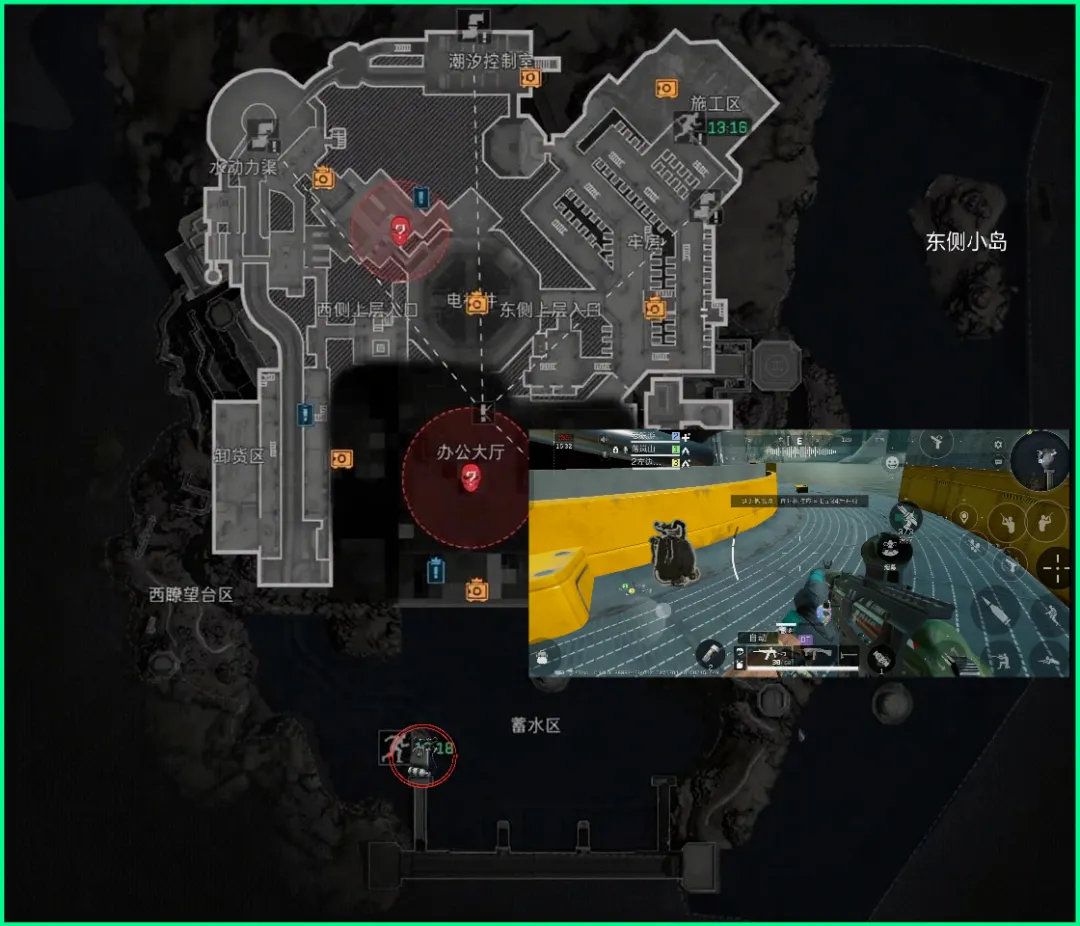1080x926 pixels.
Task: Open the emoji smiley button
Action: pos(891,462)
